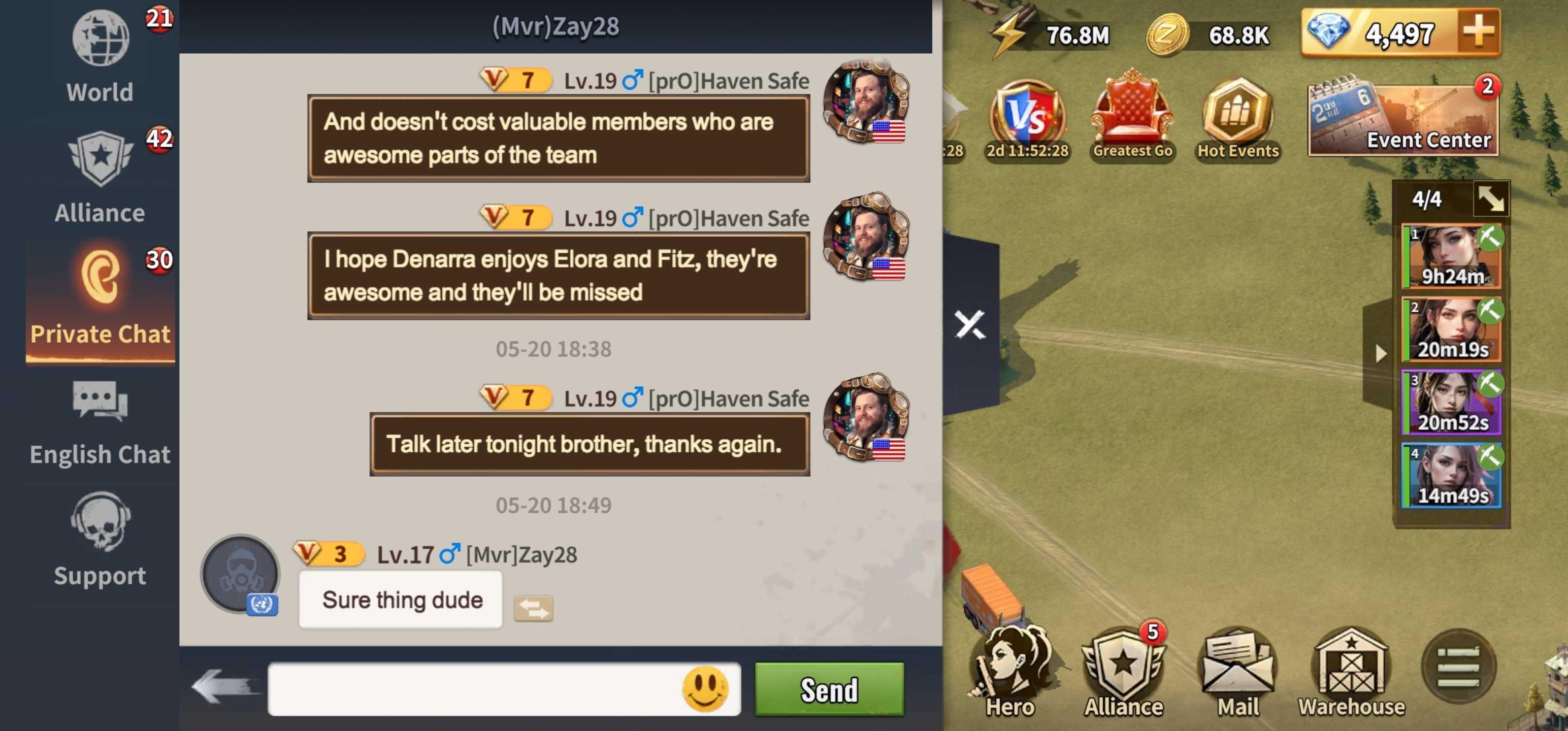1568x731 pixels.
Task: Close the chat panel with X
Action: point(970,324)
